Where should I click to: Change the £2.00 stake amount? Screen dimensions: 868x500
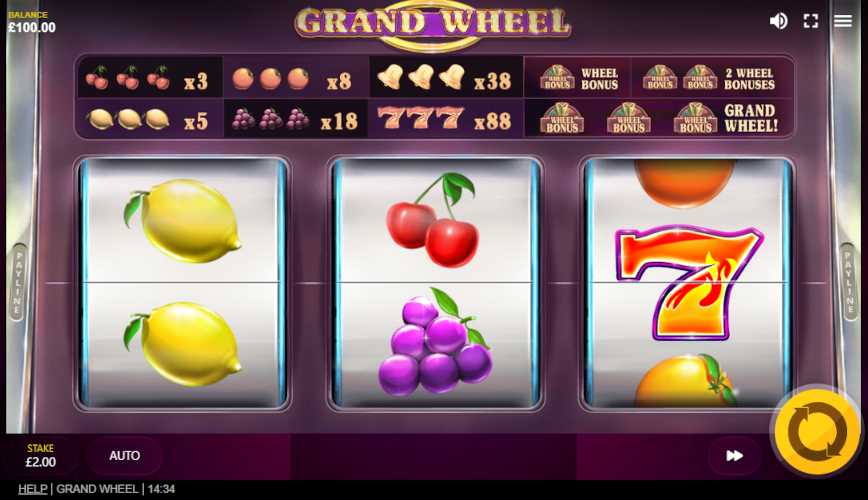(41, 456)
